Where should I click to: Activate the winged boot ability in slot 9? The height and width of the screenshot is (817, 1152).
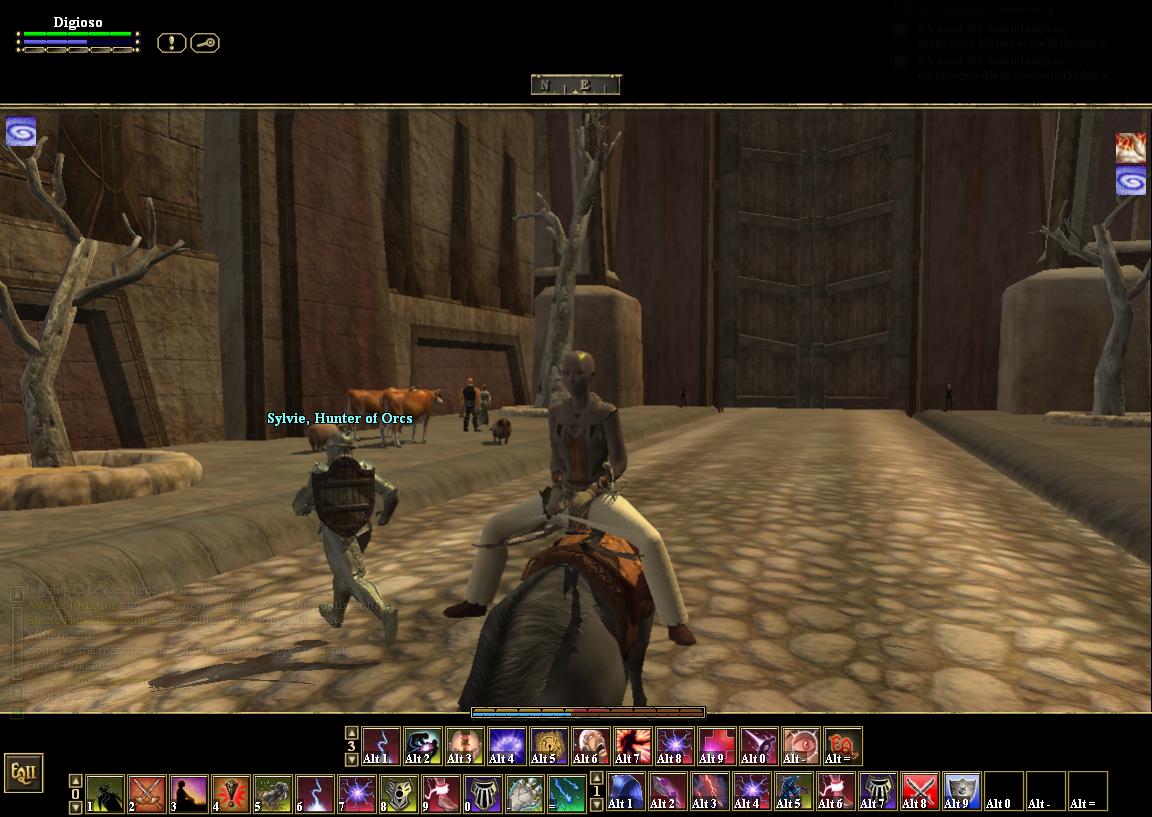pyautogui.click(x=441, y=793)
